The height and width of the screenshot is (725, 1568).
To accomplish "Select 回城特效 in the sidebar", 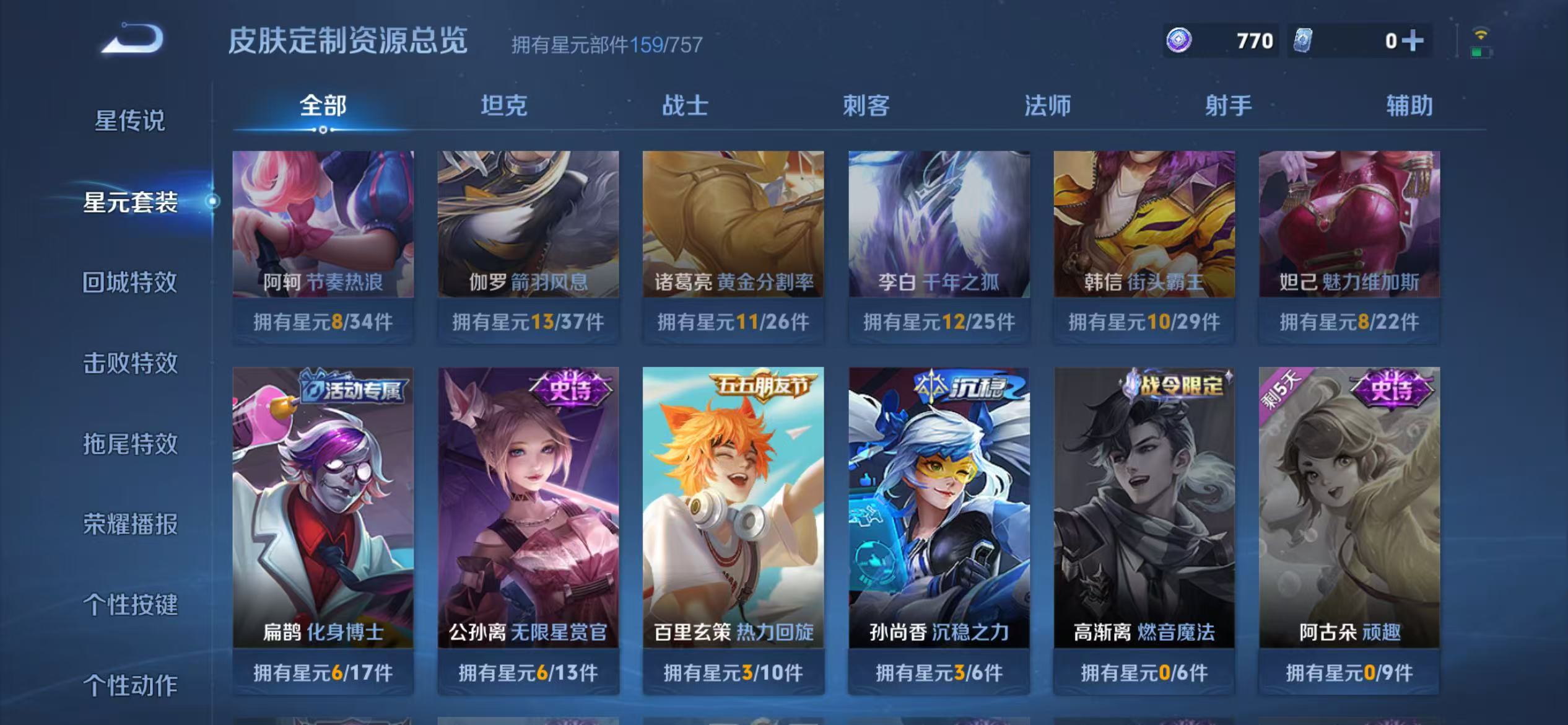I will pyautogui.click(x=130, y=282).
